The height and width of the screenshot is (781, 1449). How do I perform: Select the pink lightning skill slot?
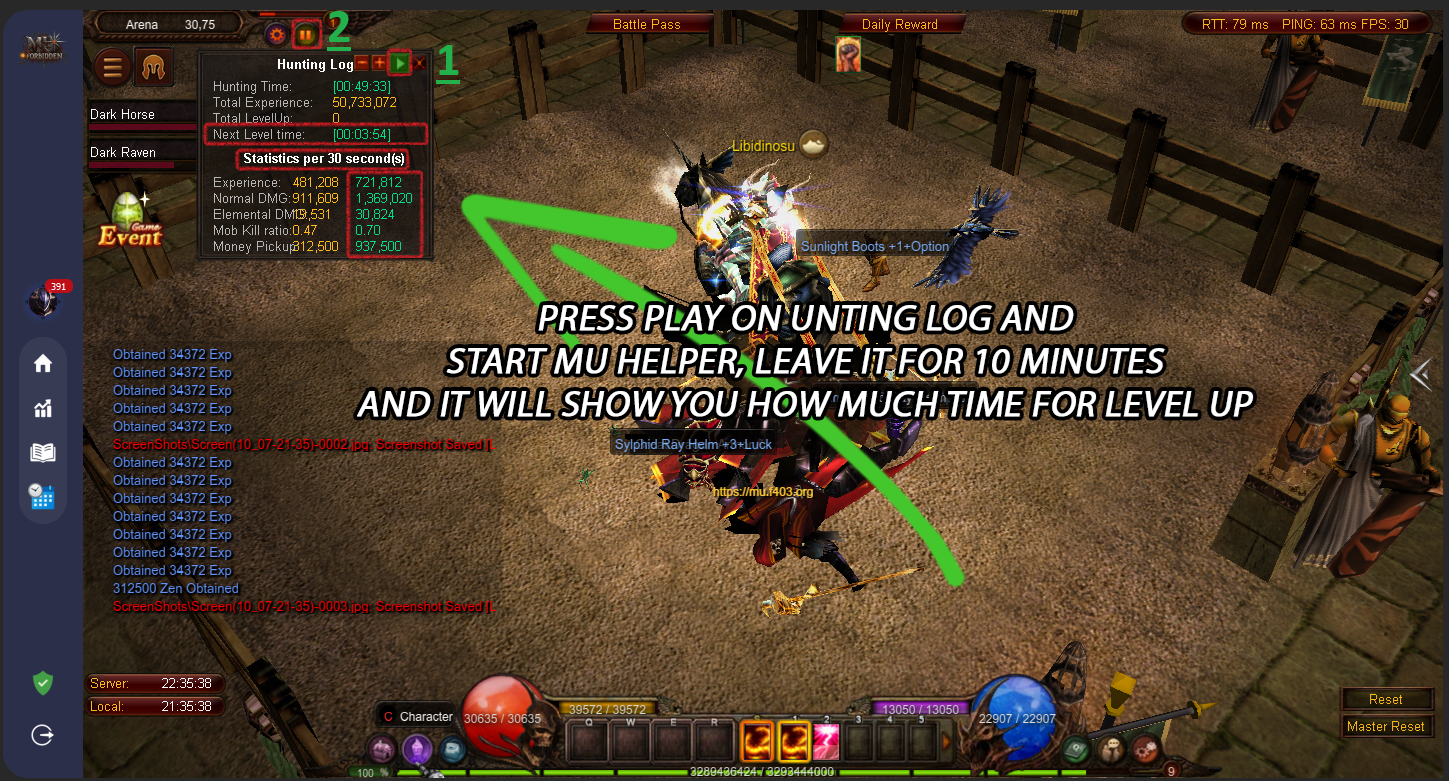[825, 743]
